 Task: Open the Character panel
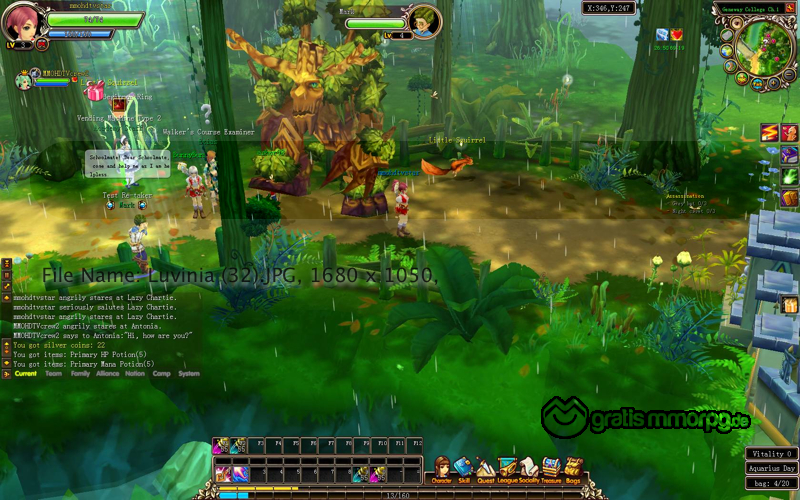tap(441, 470)
